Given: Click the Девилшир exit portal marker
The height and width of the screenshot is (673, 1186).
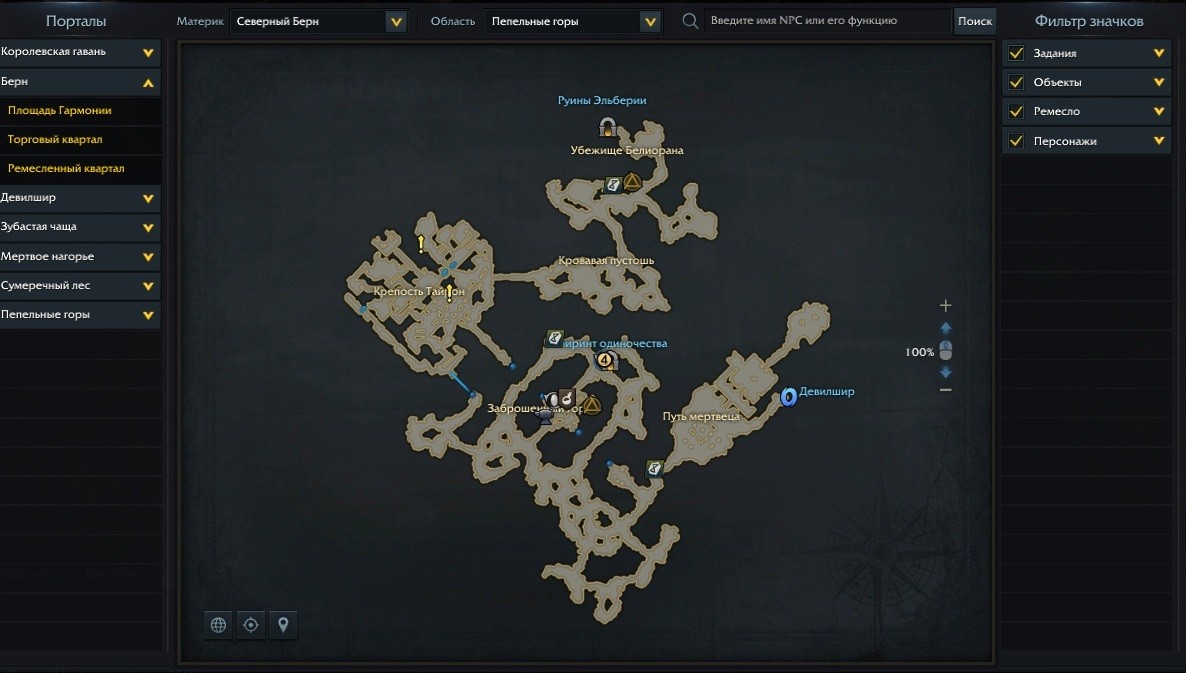Looking at the screenshot, I should [x=788, y=397].
